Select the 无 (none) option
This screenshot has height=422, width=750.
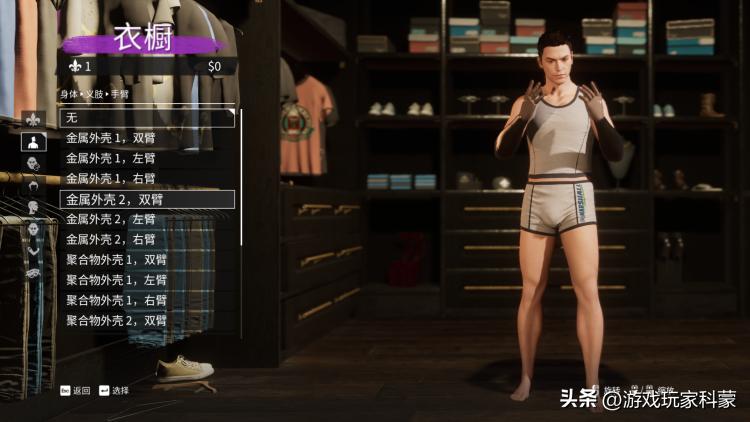[x=147, y=118]
